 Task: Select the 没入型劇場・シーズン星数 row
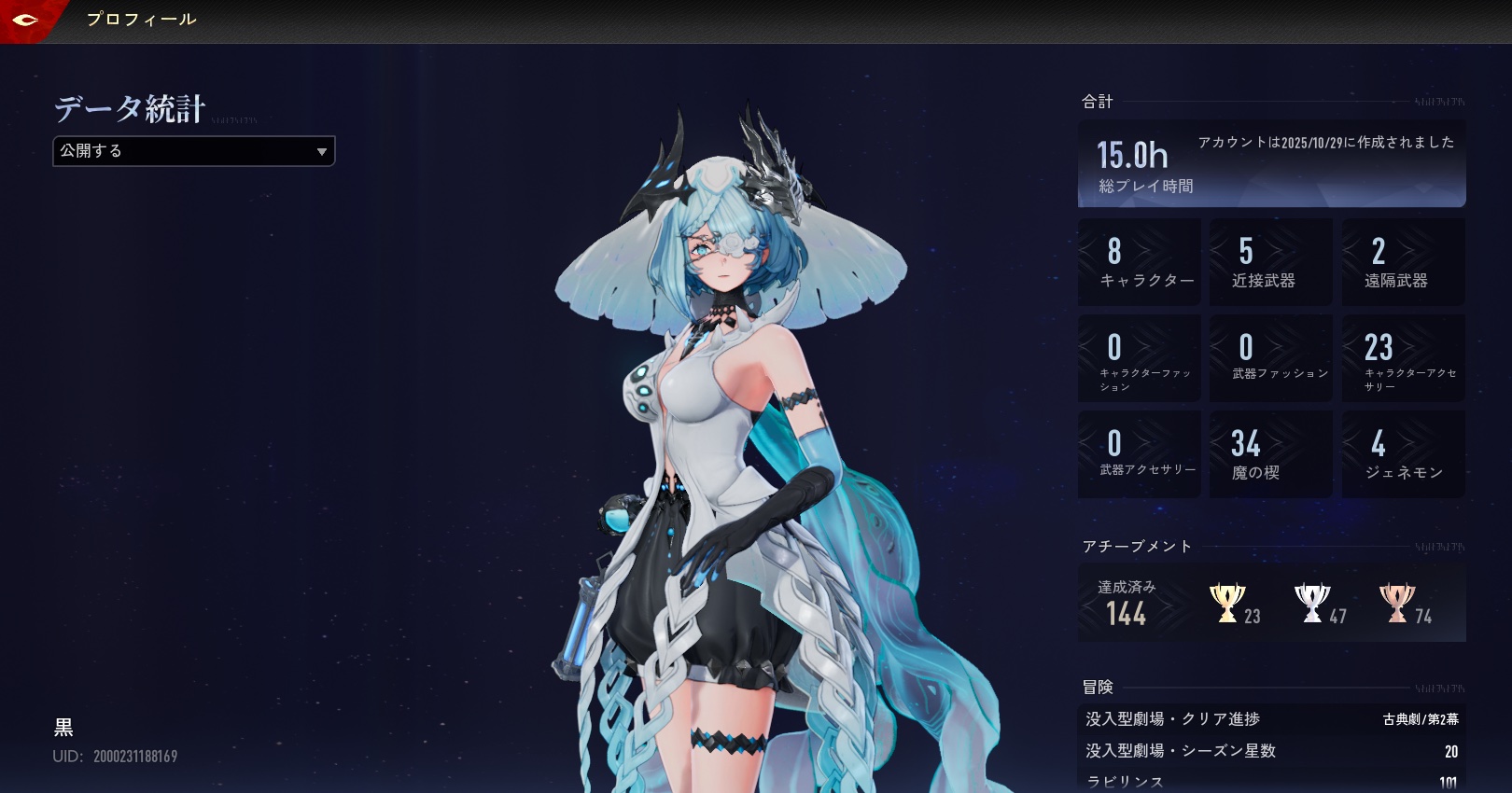[1271, 751]
